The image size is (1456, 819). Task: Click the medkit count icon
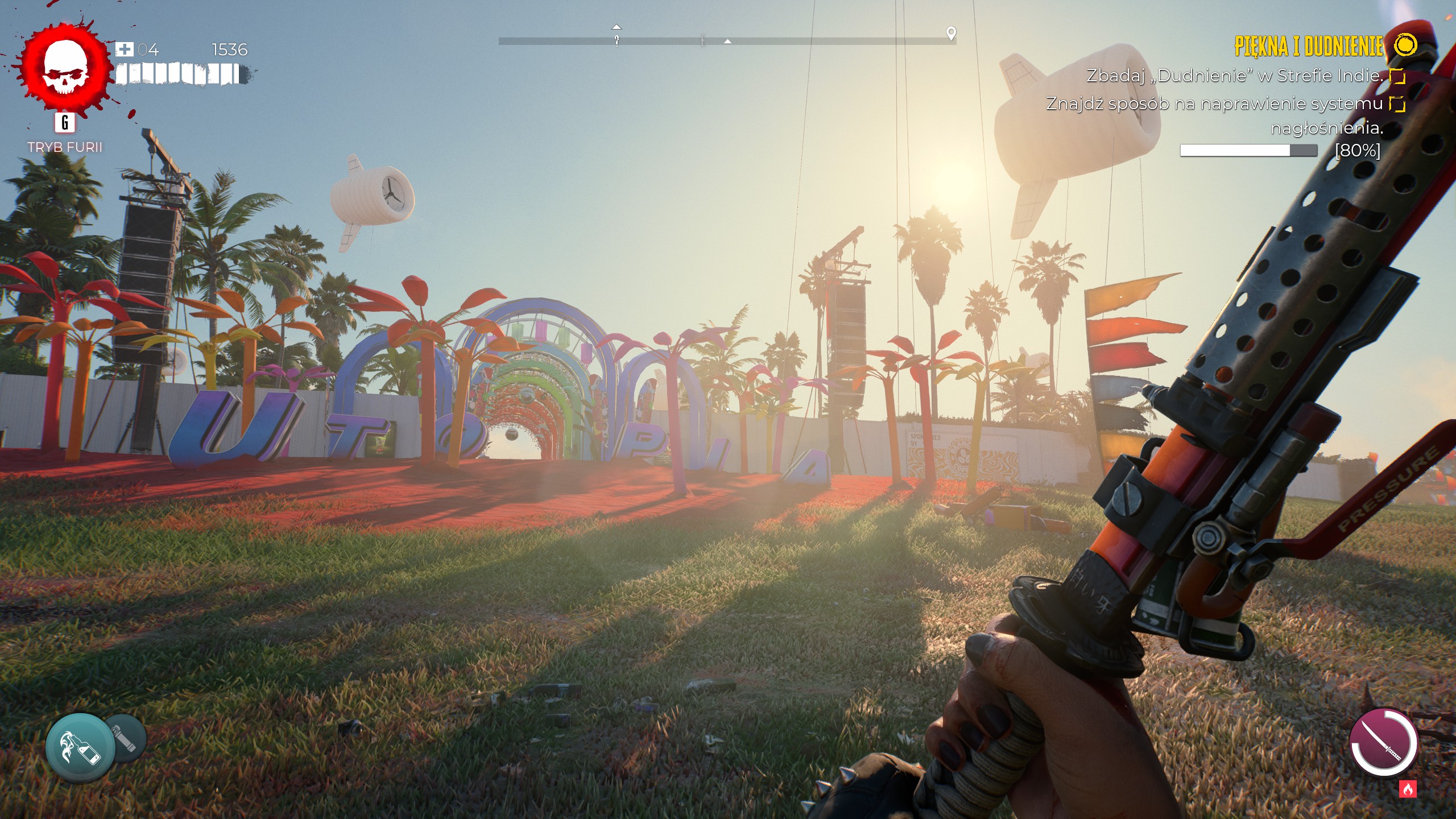pyautogui.click(x=124, y=49)
